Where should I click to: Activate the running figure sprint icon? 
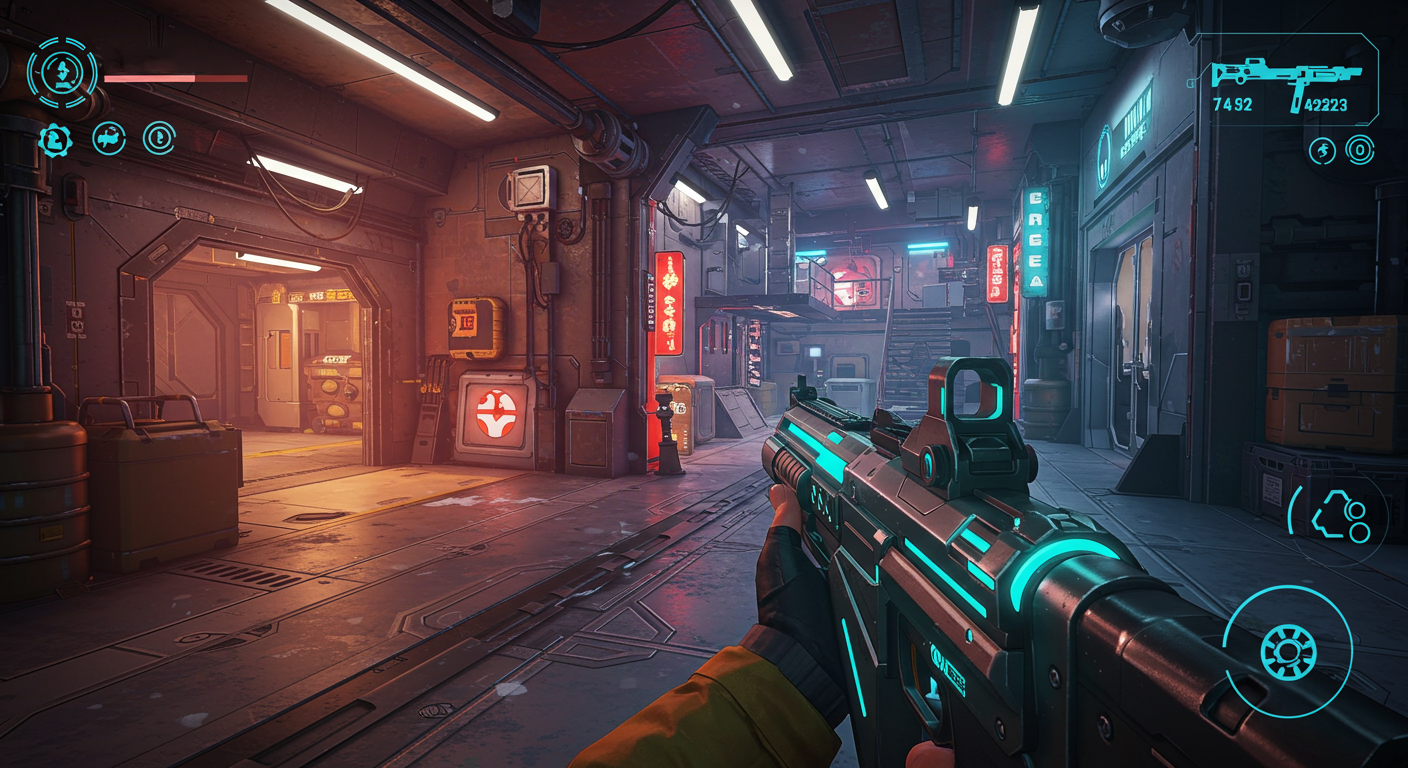pos(1322,151)
